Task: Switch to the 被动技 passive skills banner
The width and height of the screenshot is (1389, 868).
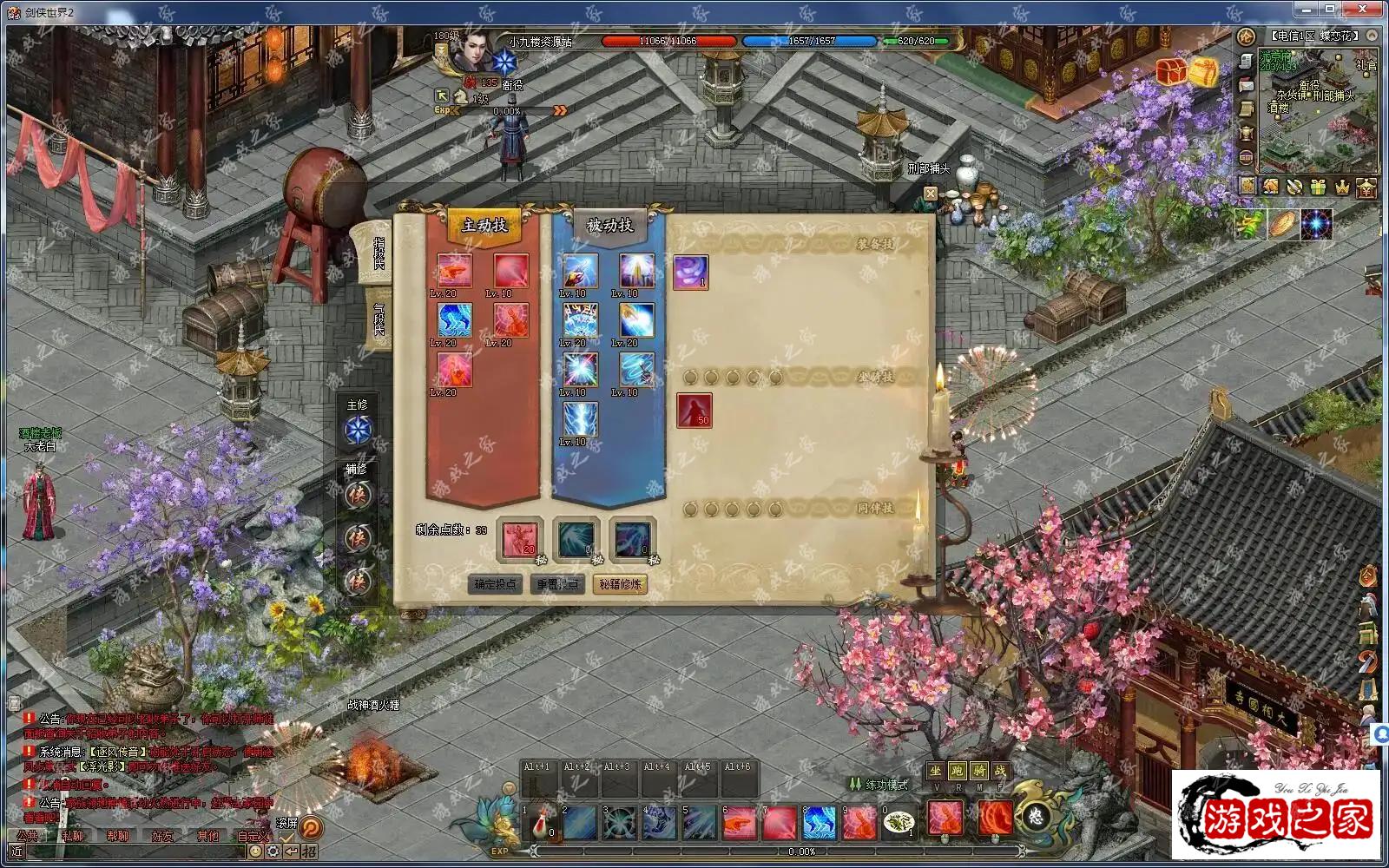Action: pyautogui.click(x=609, y=226)
